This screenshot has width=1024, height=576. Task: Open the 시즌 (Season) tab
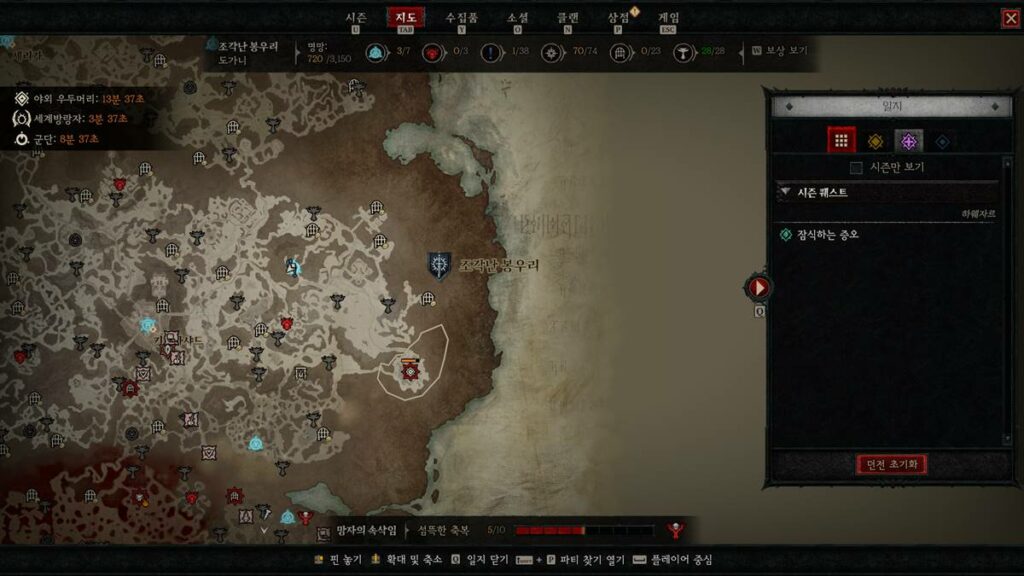pos(355,17)
